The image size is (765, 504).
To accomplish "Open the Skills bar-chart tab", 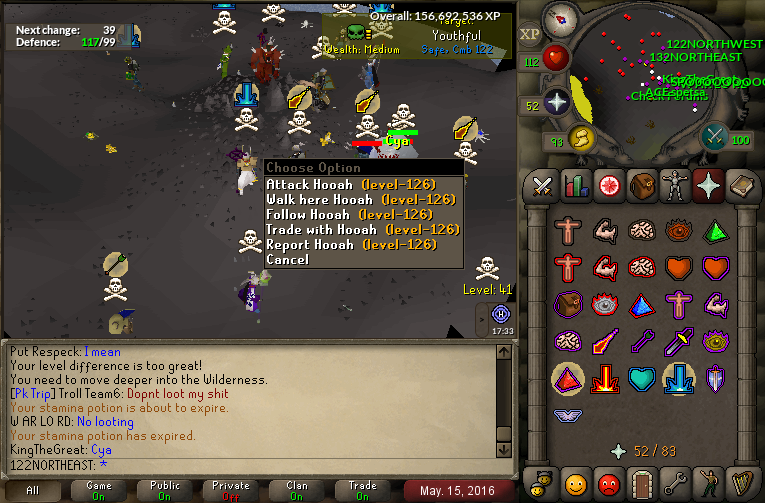I will [575, 186].
